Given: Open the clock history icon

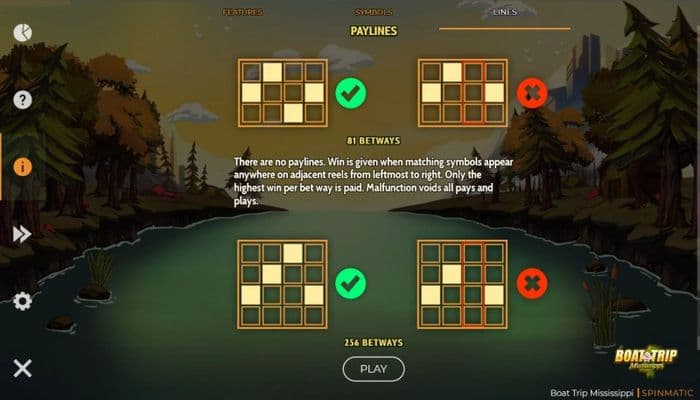Looking at the screenshot, I should pyautogui.click(x=22, y=32).
